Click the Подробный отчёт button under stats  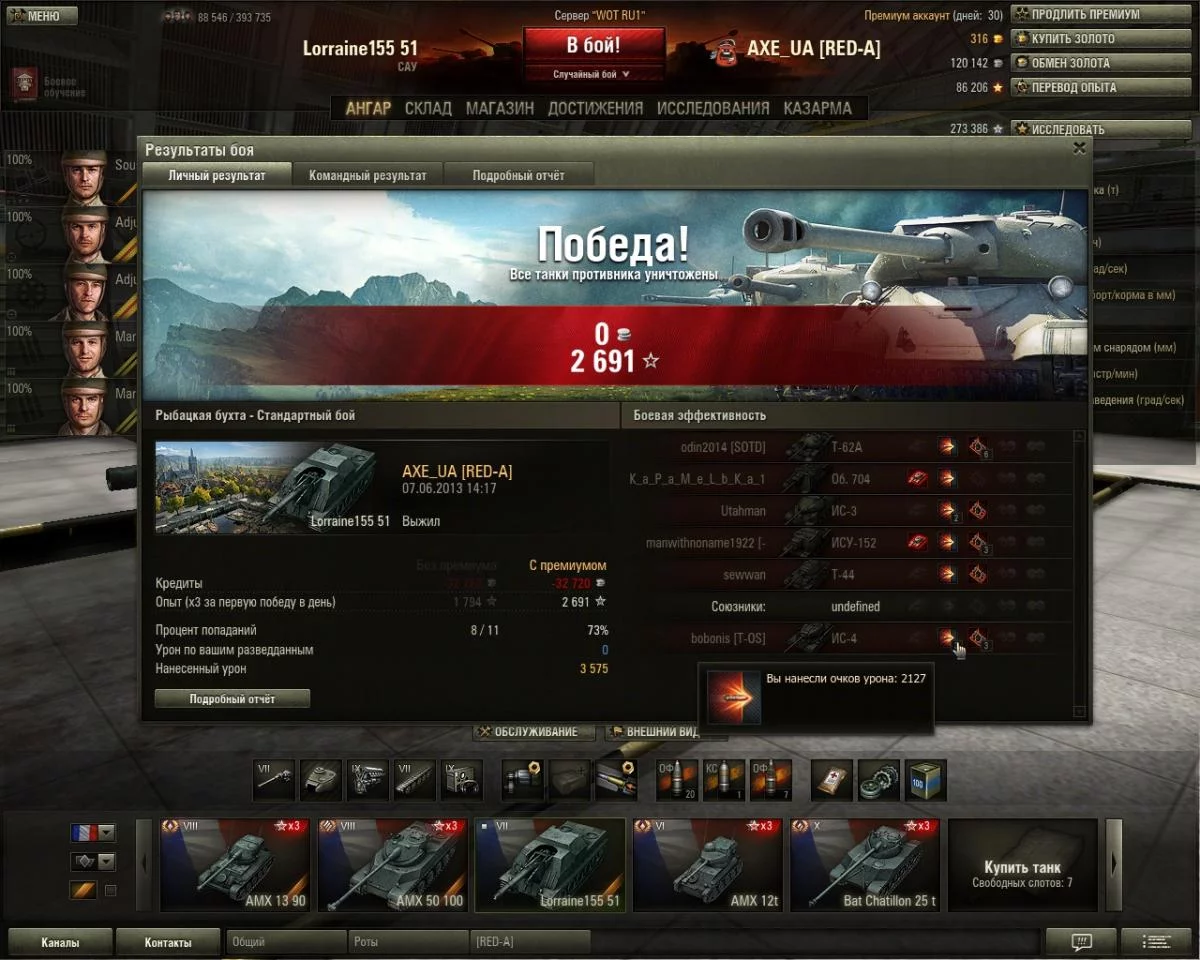[232, 699]
